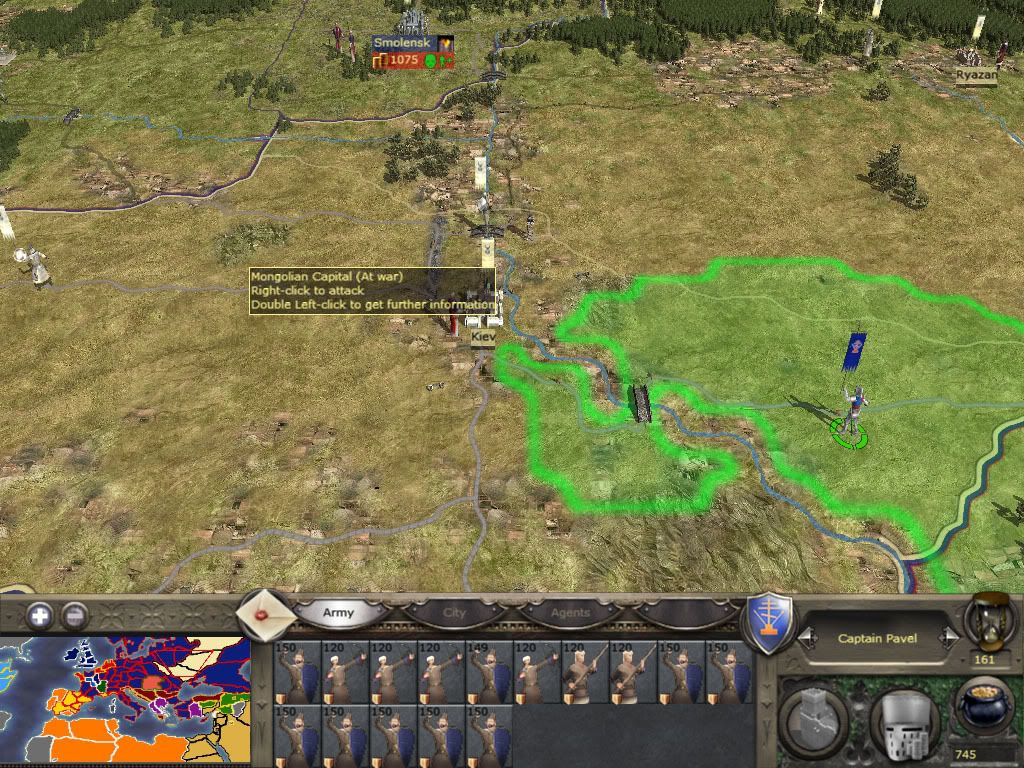Open the Agents tab
1024x768 pixels.
[570, 613]
